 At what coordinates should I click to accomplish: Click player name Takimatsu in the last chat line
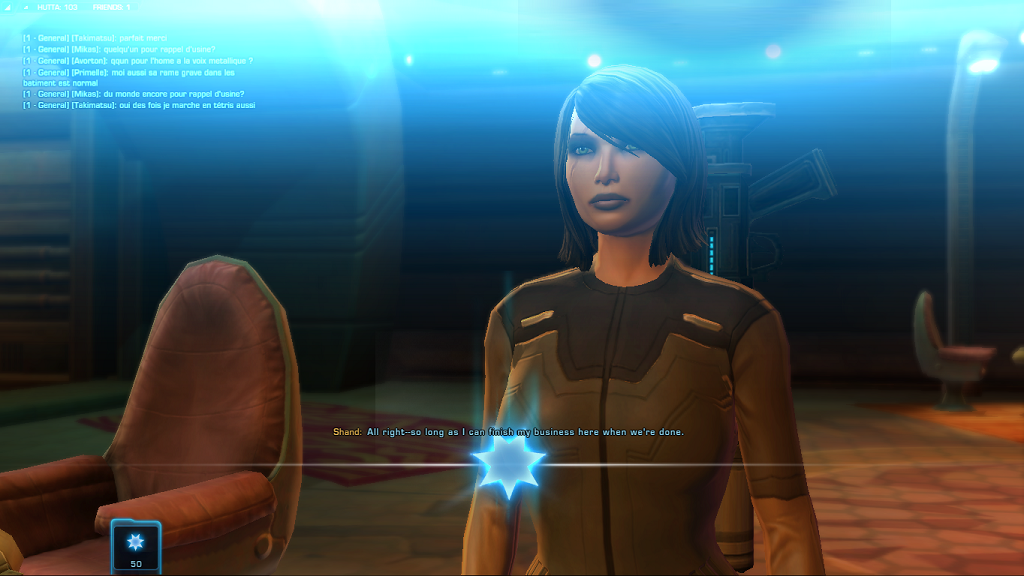(x=95, y=105)
